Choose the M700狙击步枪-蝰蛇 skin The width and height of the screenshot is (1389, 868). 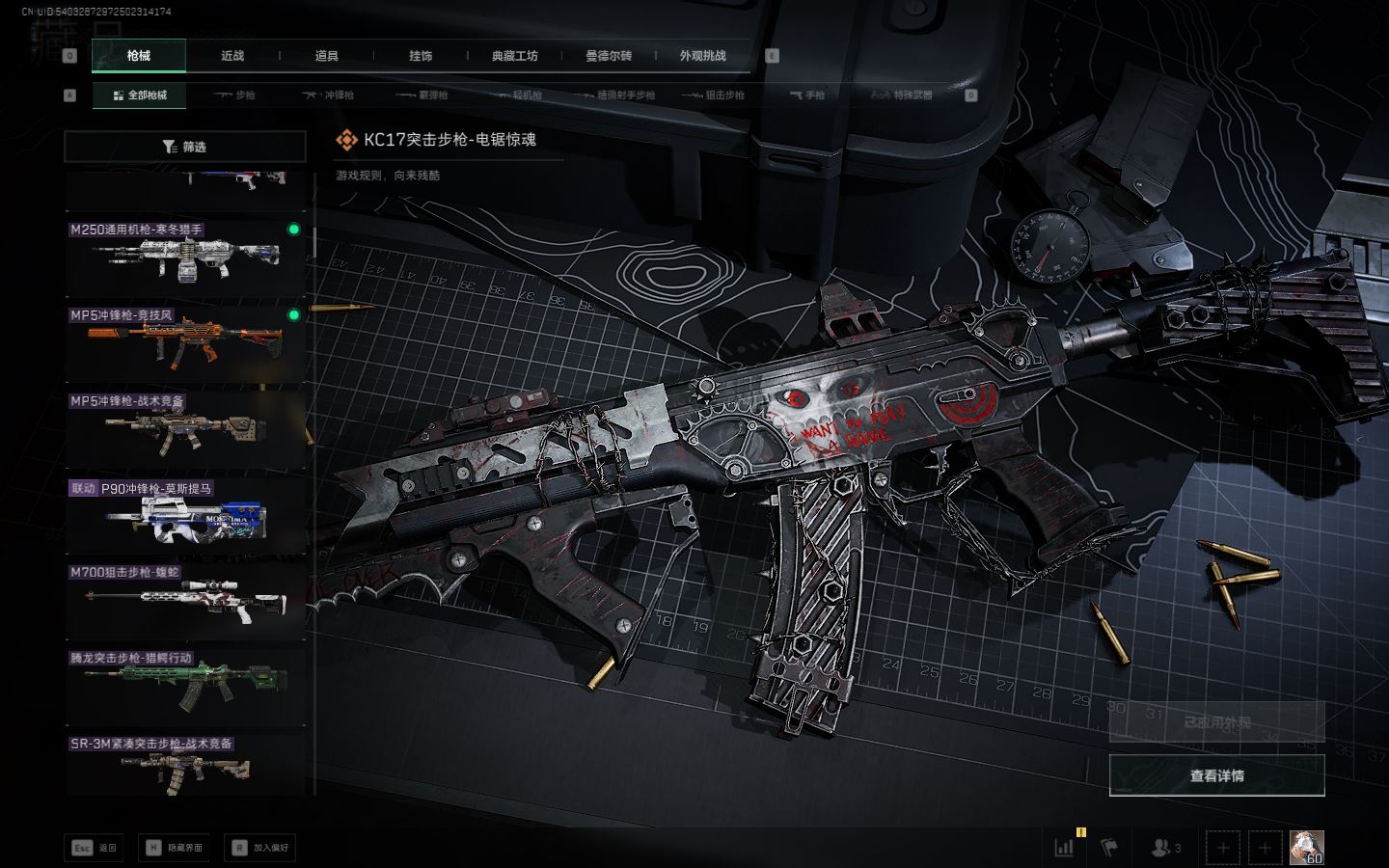coord(185,598)
